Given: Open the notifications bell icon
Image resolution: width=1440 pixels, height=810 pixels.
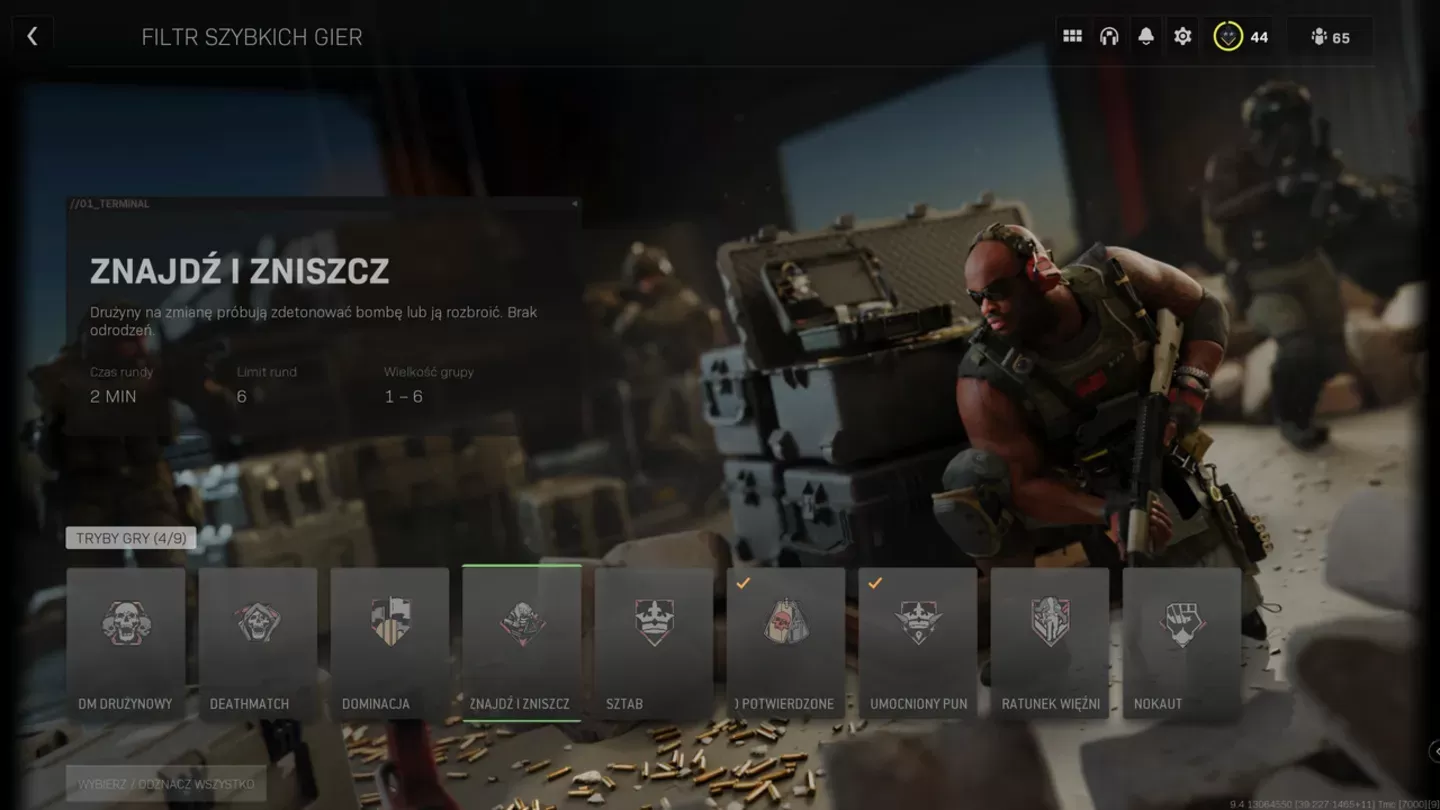Looking at the screenshot, I should click(1146, 35).
